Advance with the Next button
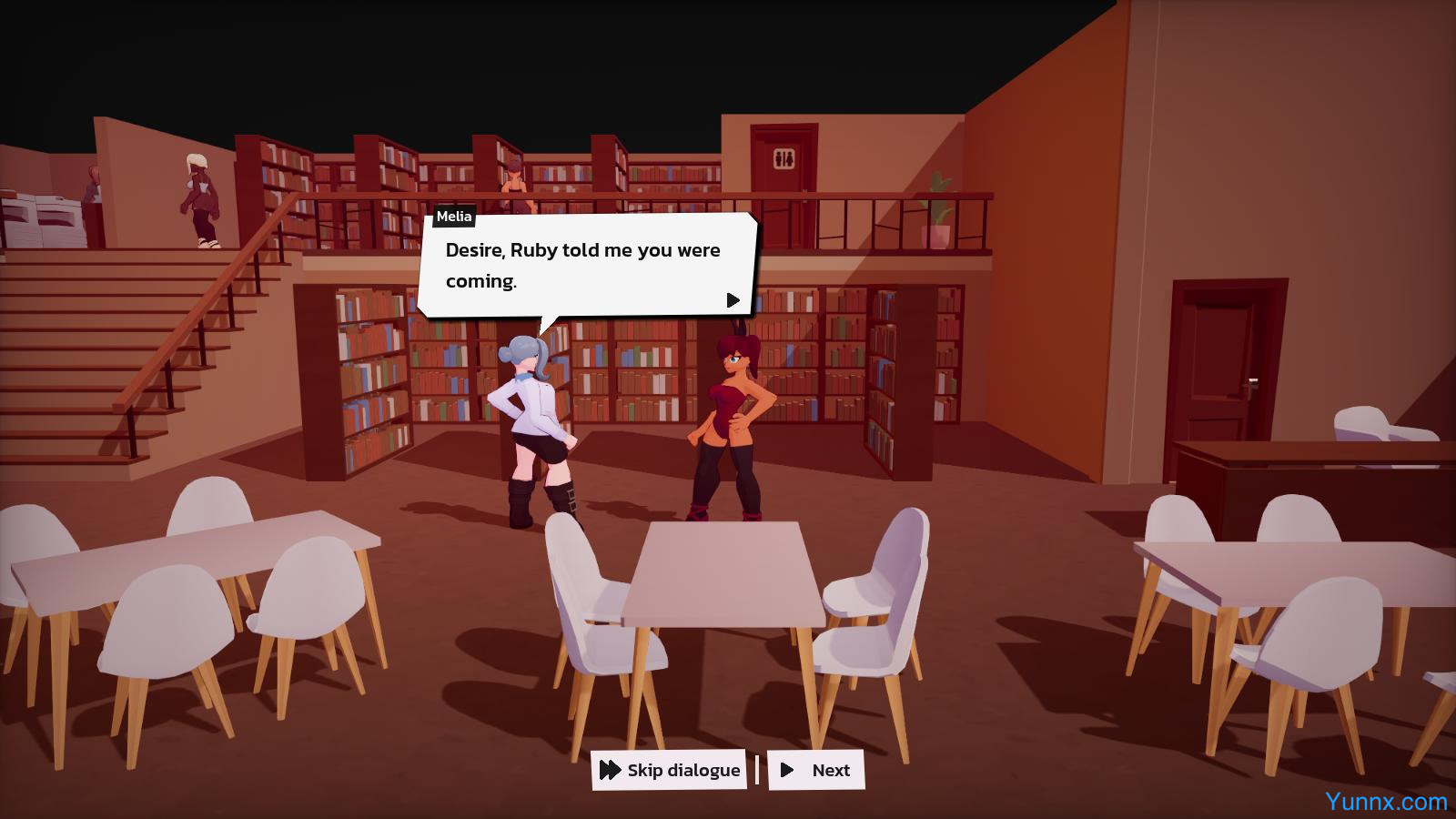 pyautogui.click(x=815, y=770)
